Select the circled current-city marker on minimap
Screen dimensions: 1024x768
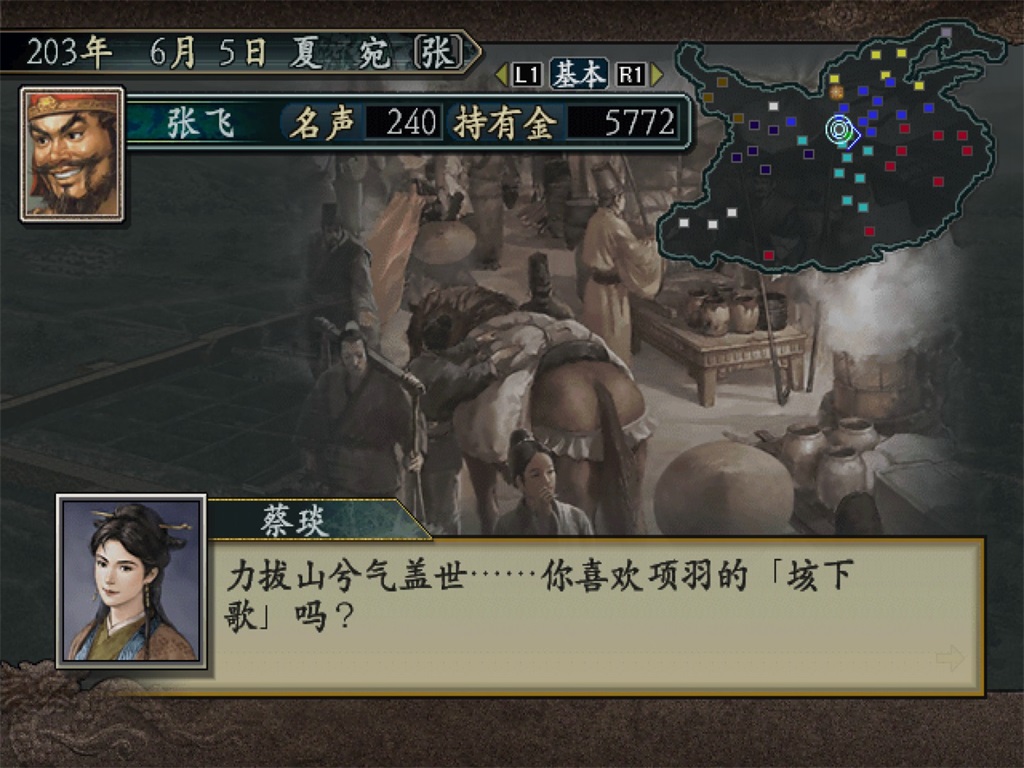[838, 129]
